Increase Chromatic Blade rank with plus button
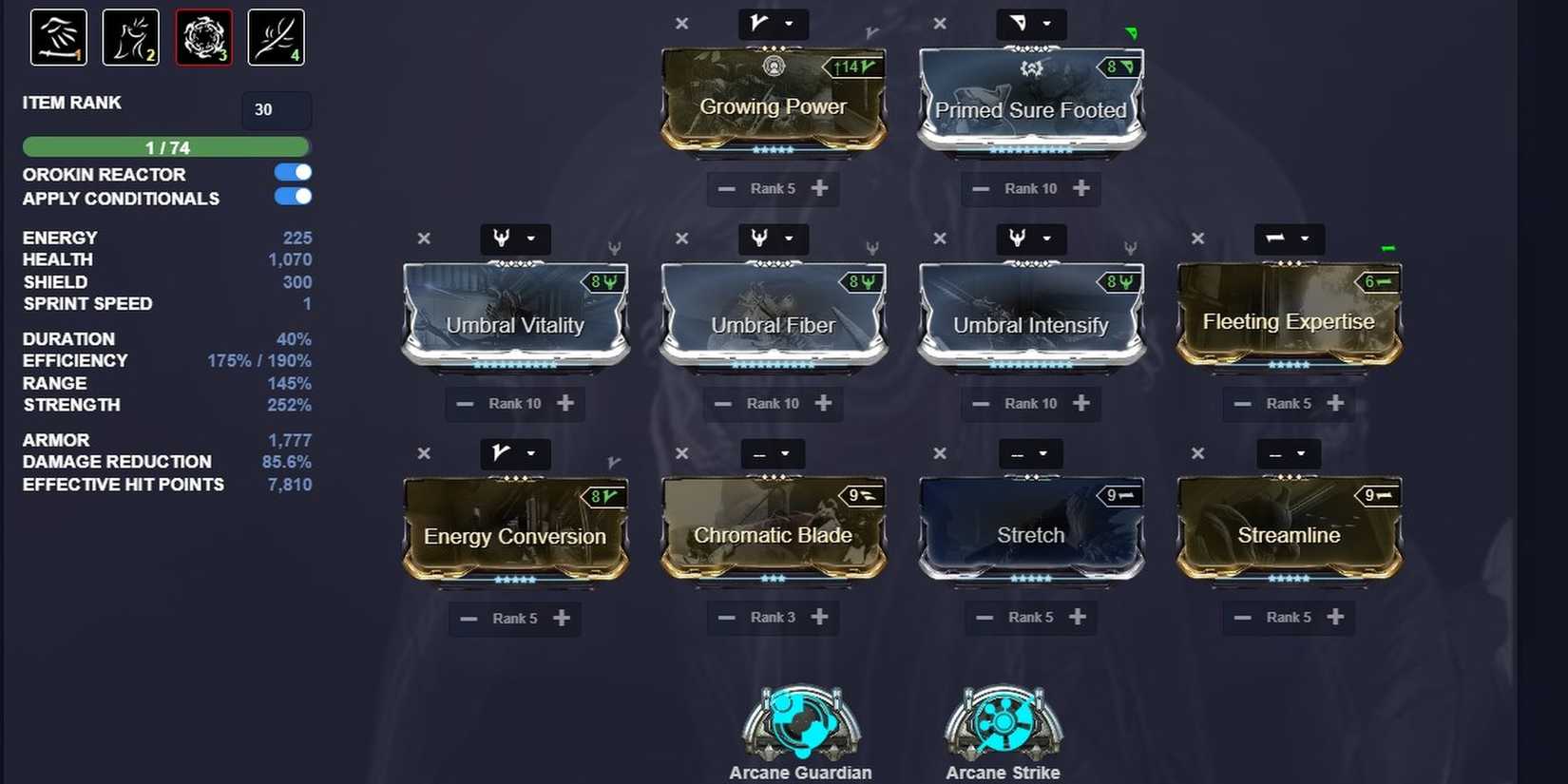 823,617
